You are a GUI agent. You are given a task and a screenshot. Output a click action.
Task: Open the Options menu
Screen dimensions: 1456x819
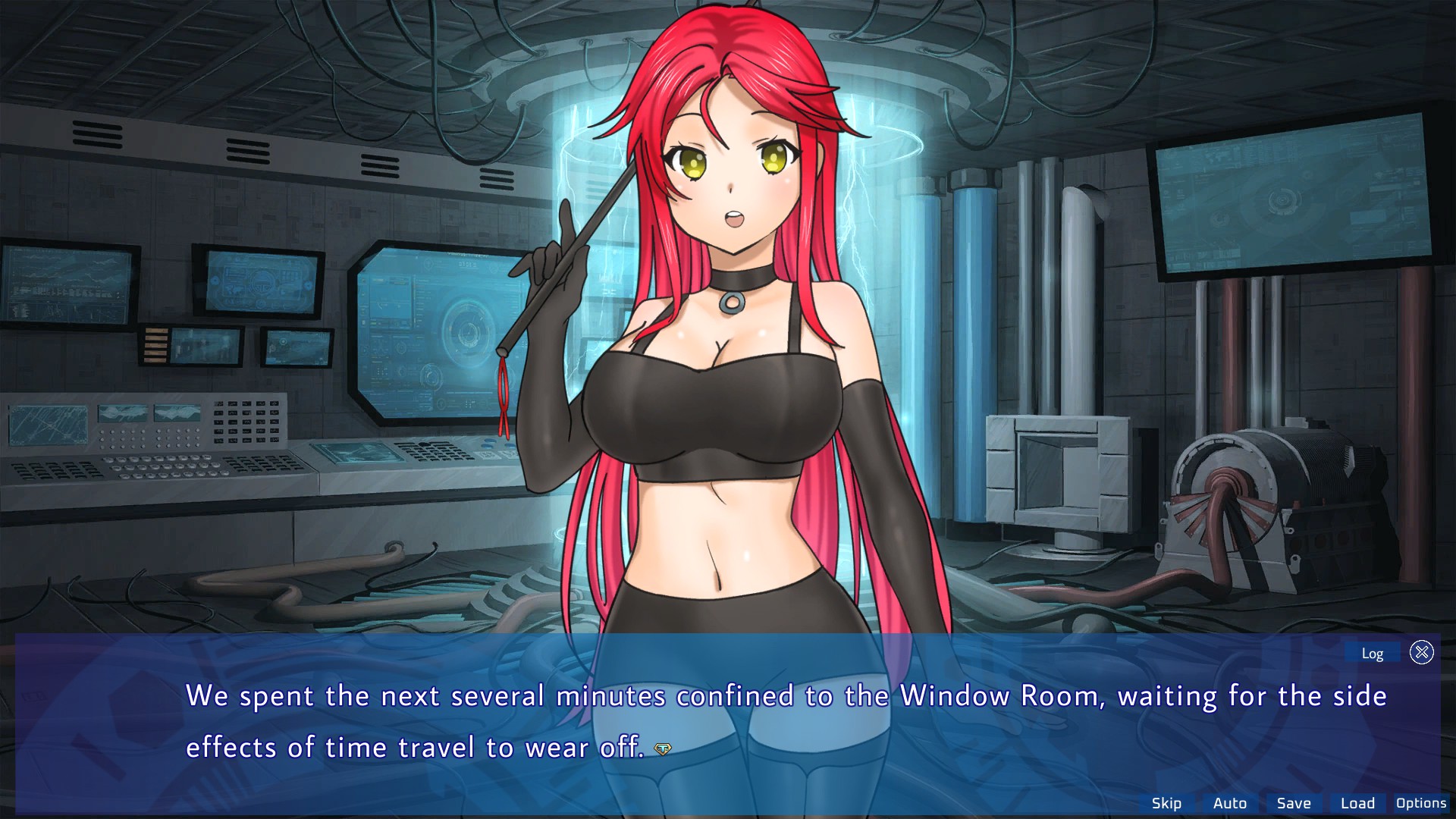coord(1420,803)
